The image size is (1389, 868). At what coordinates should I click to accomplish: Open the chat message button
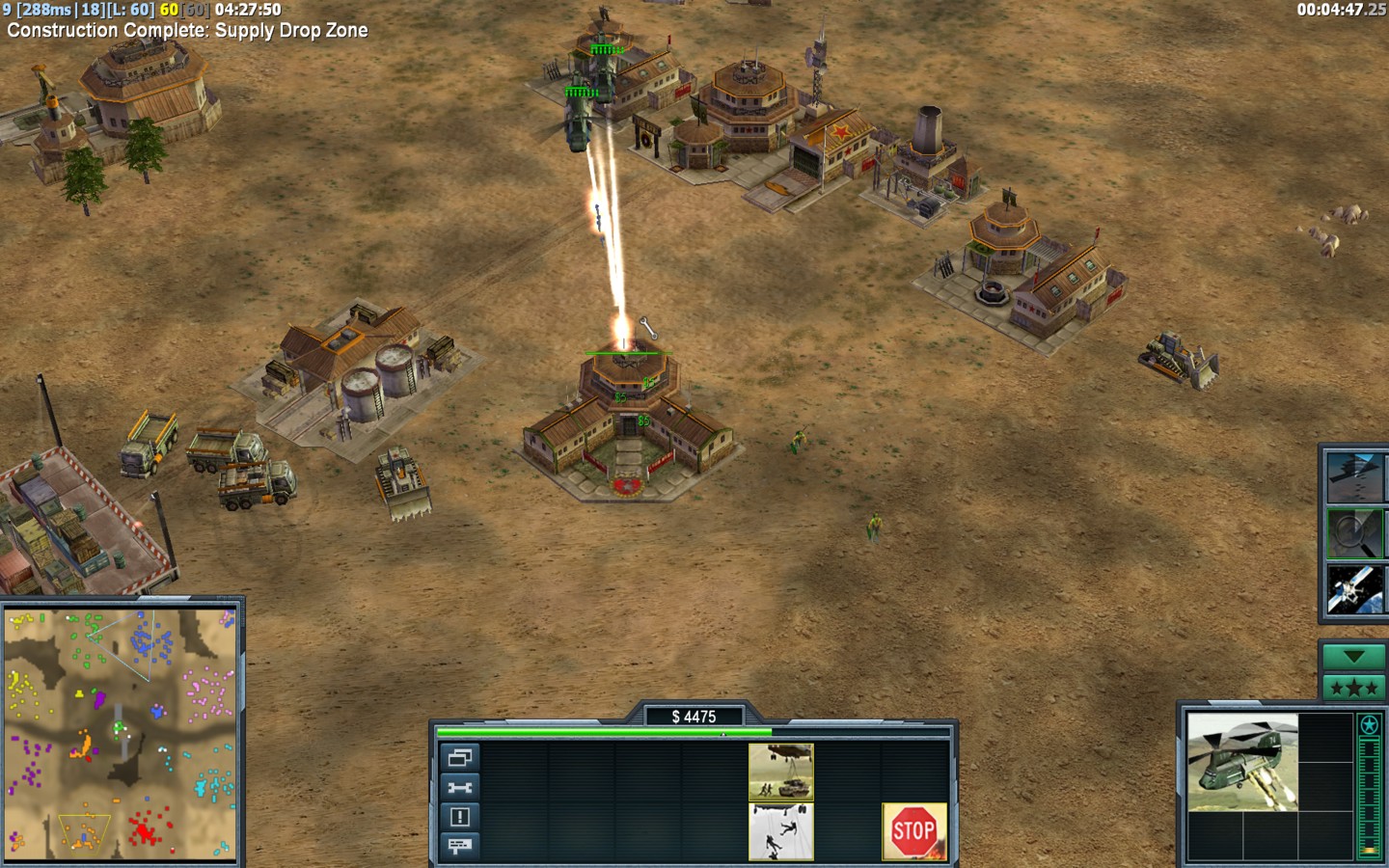[459, 846]
